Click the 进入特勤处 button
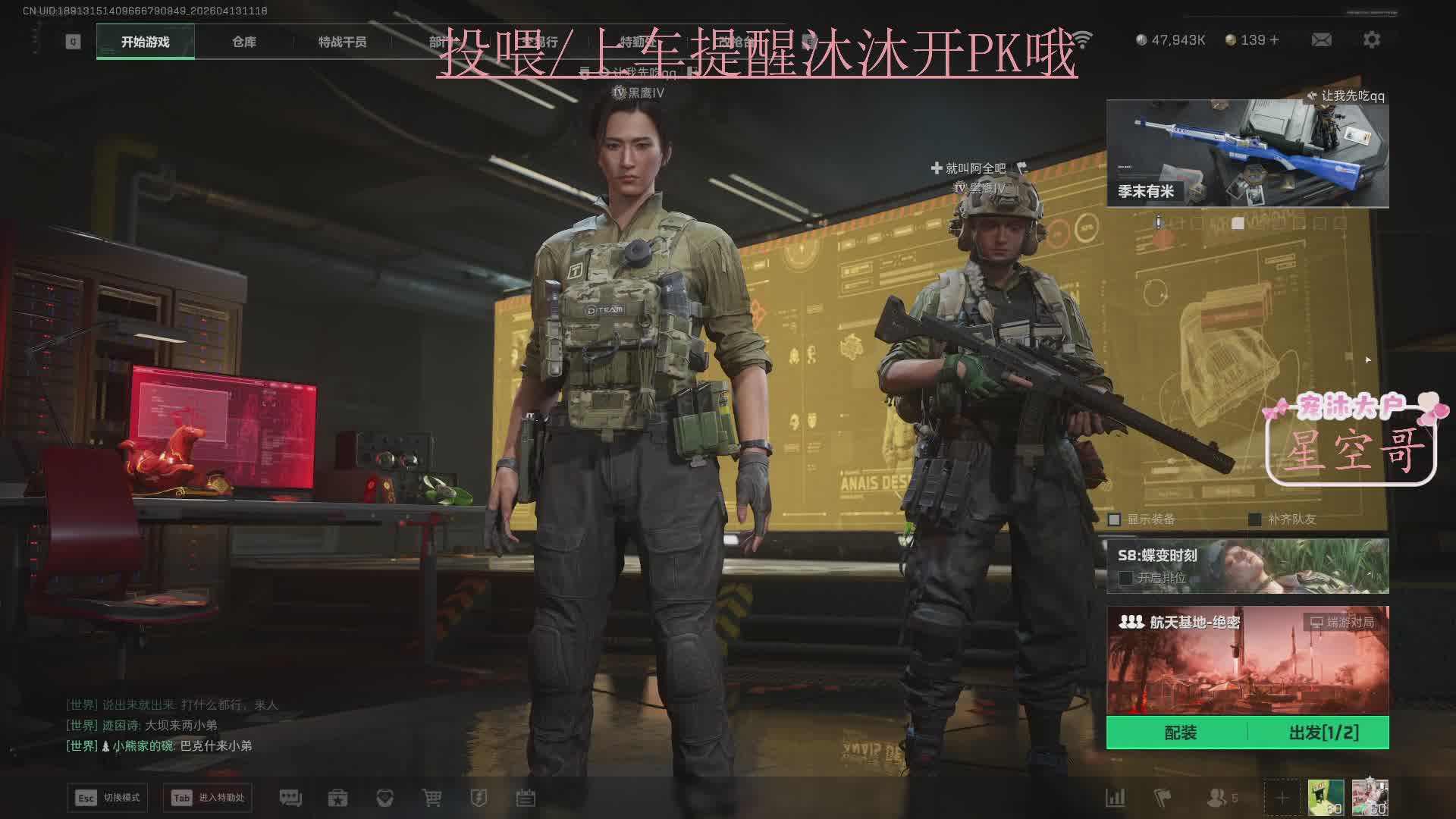 (208, 798)
